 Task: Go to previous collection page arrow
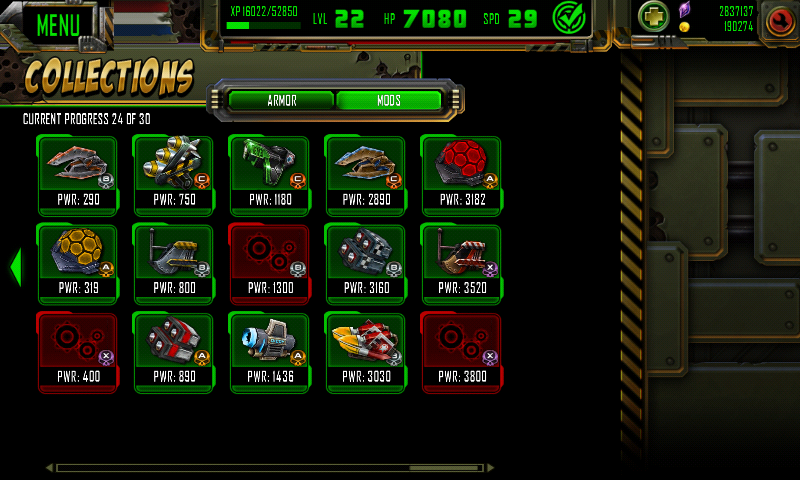(x=15, y=266)
